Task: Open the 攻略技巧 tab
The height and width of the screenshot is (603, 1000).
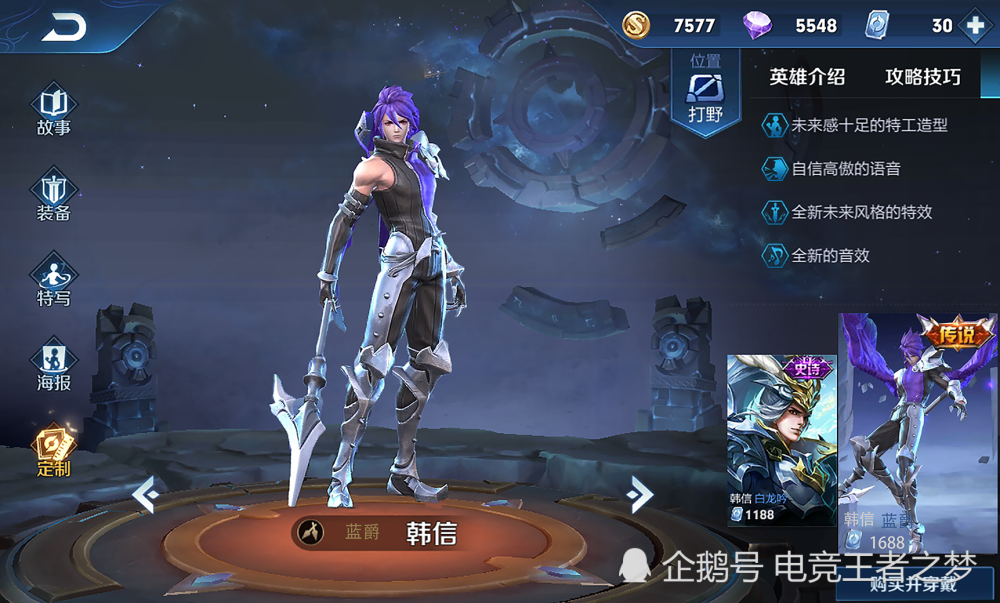Action: pyautogui.click(x=922, y=77)
